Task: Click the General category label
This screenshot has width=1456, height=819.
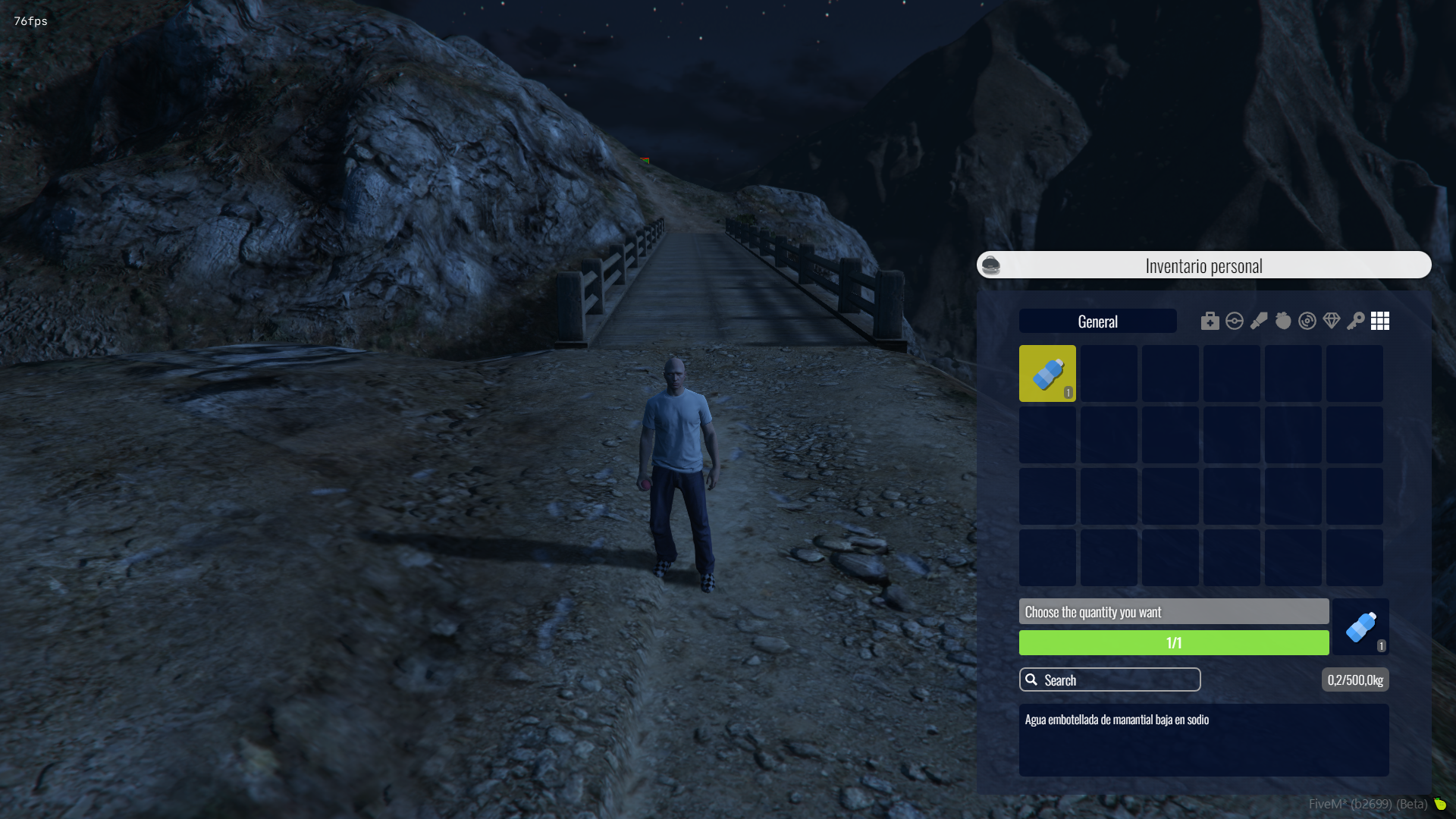Action: click(1097, 322)
